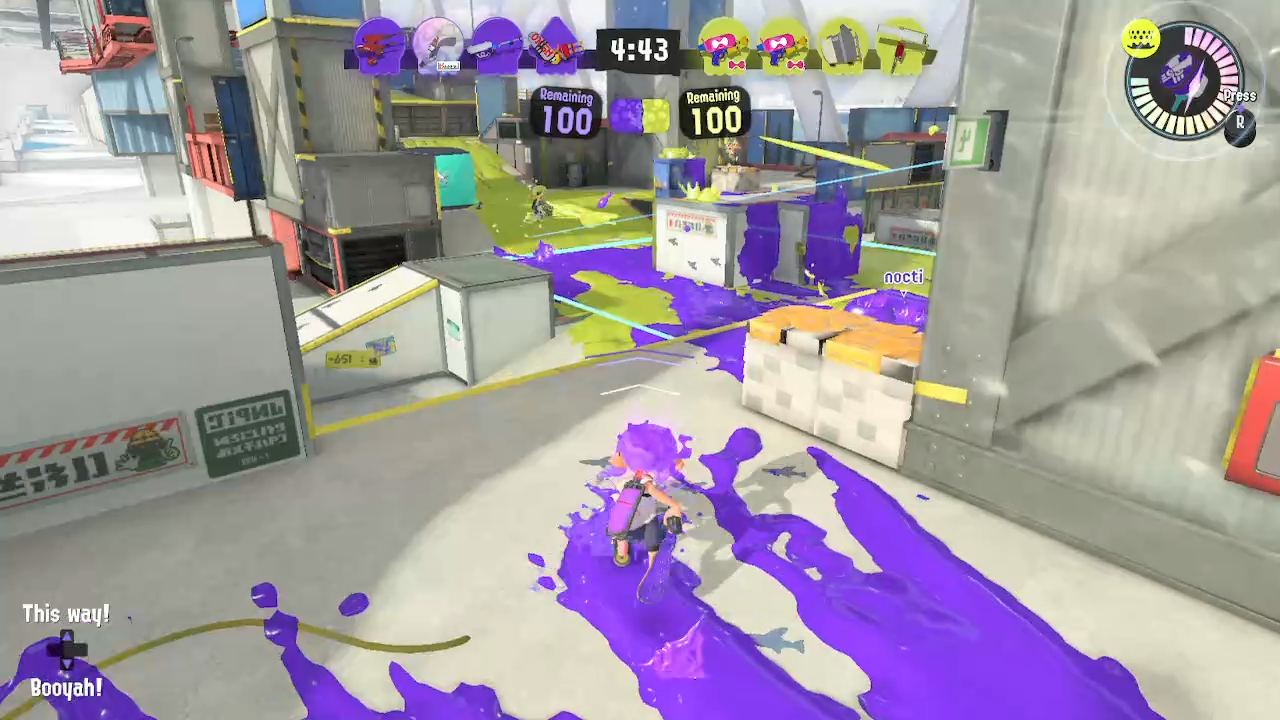Toggle the D-pad down arrow for Booyah

point(65,663)
